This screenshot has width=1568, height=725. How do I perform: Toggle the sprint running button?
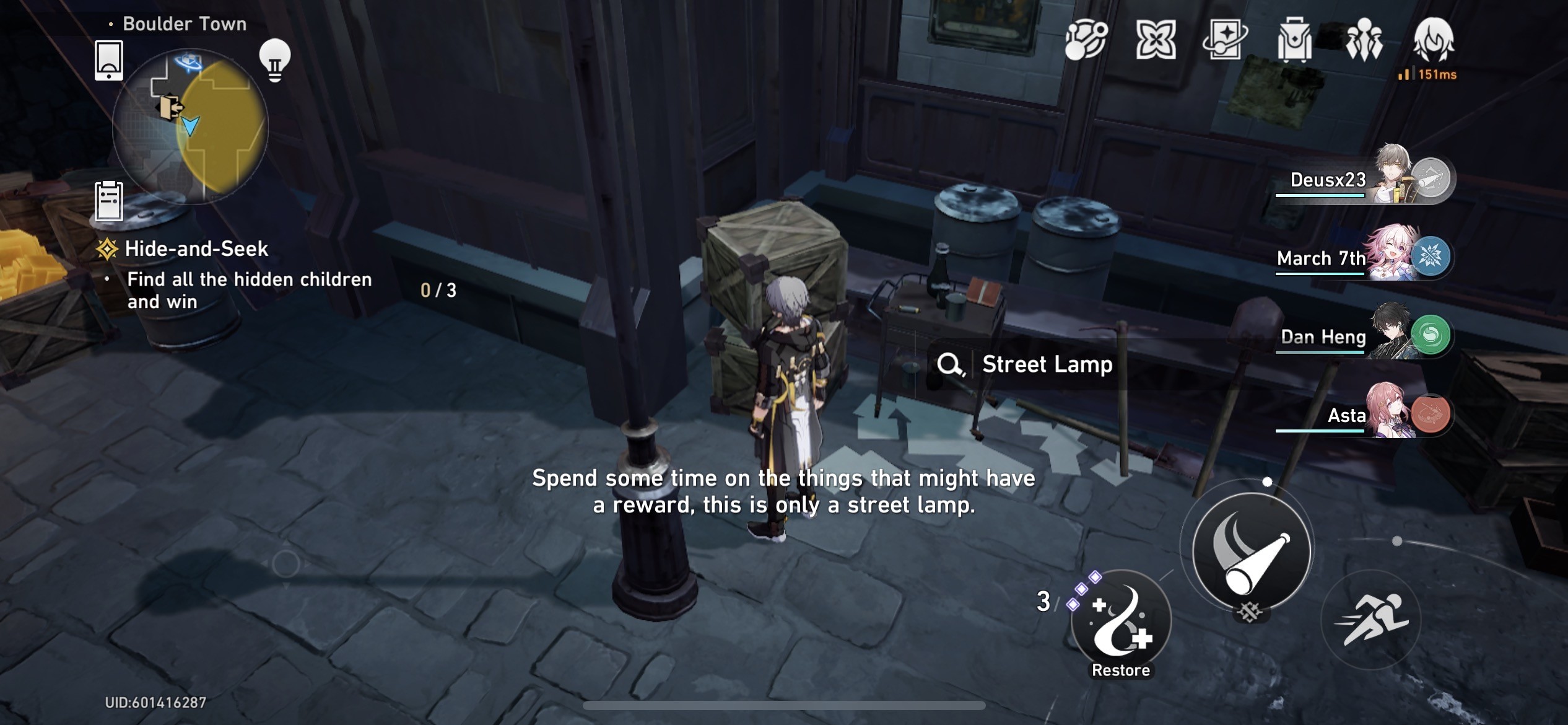(x=1372, y=620)
